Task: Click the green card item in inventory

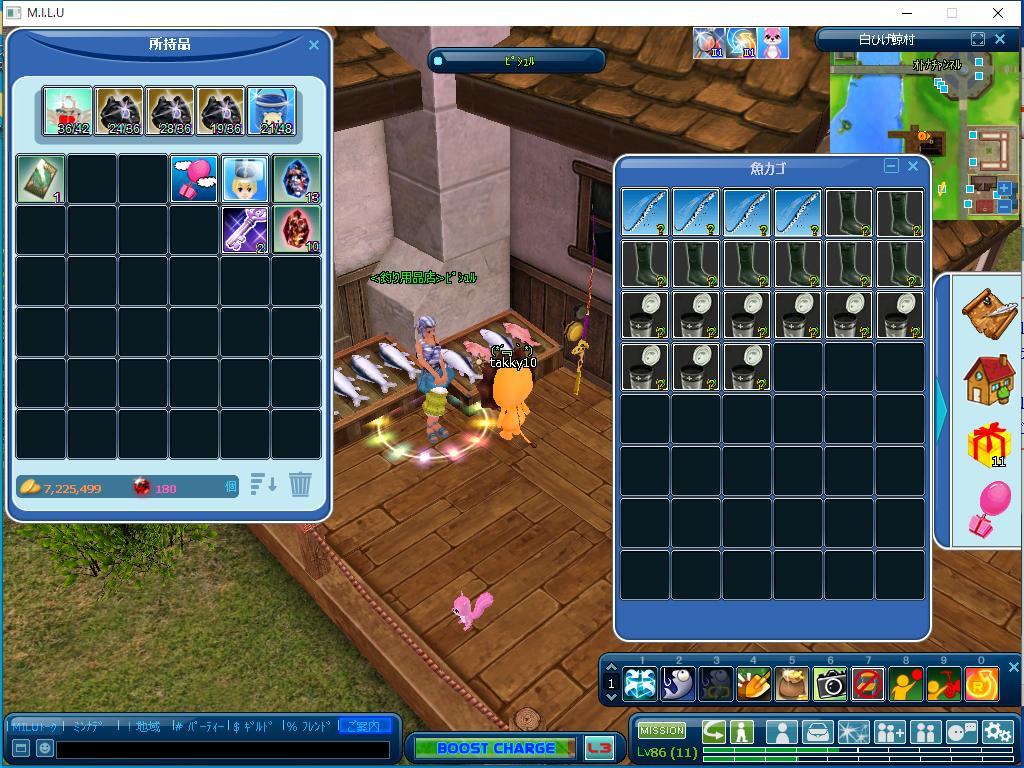Action: [x=41, y=179]
